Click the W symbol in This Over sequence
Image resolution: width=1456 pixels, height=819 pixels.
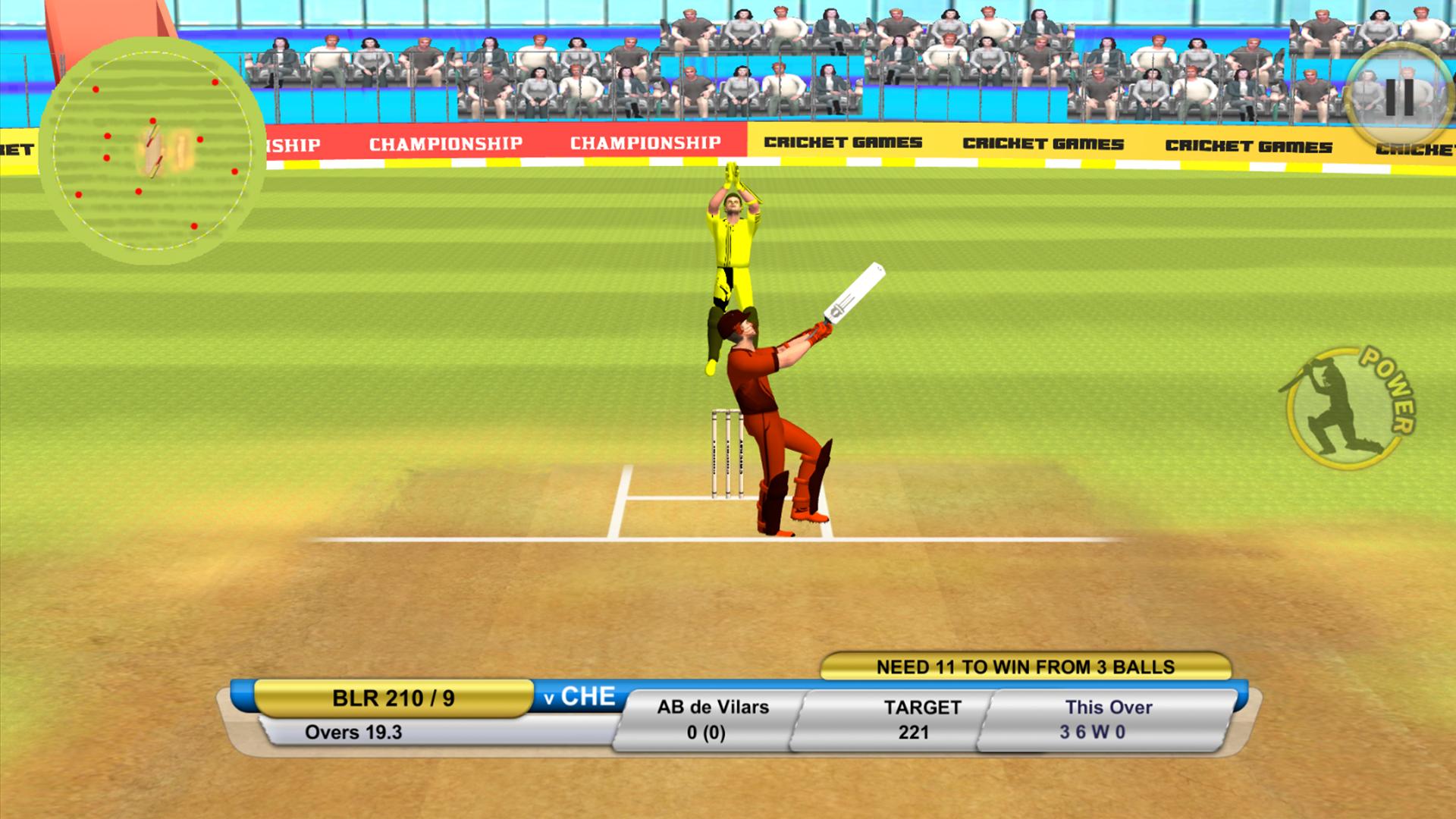(x=1100, y=733)
